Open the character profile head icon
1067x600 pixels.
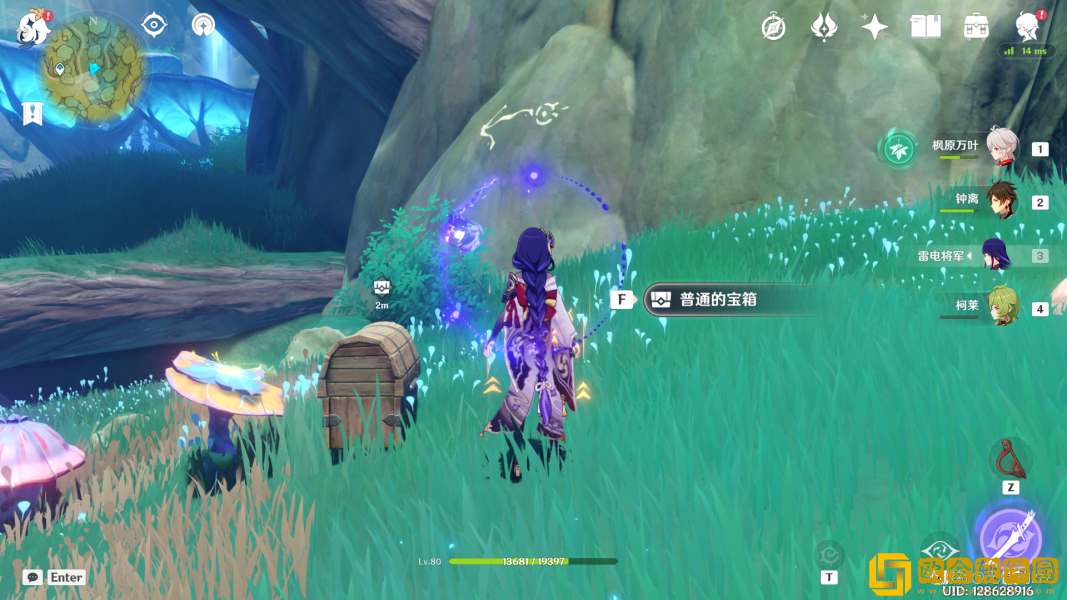point(1027,26)
